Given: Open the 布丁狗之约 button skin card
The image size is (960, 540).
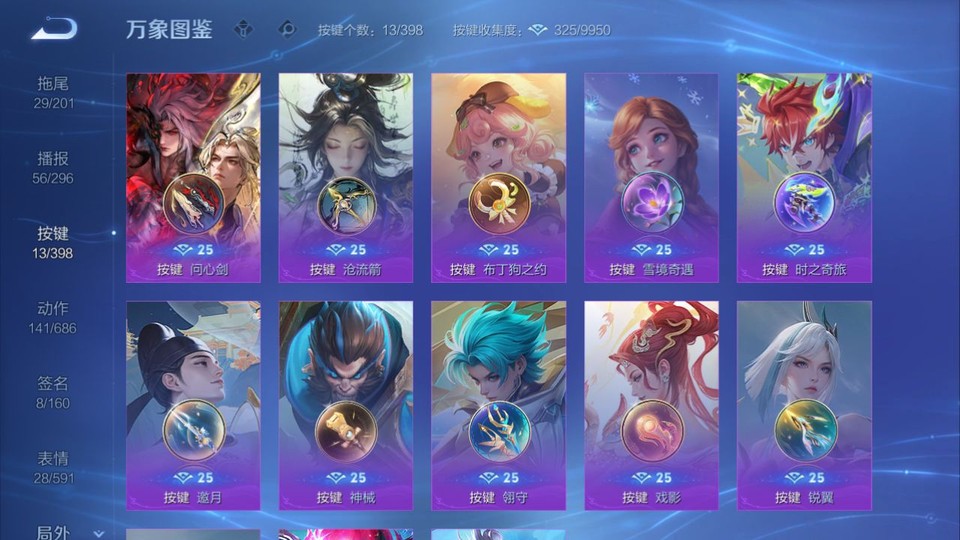Looking at the screenshot, I should coord(498,178).
